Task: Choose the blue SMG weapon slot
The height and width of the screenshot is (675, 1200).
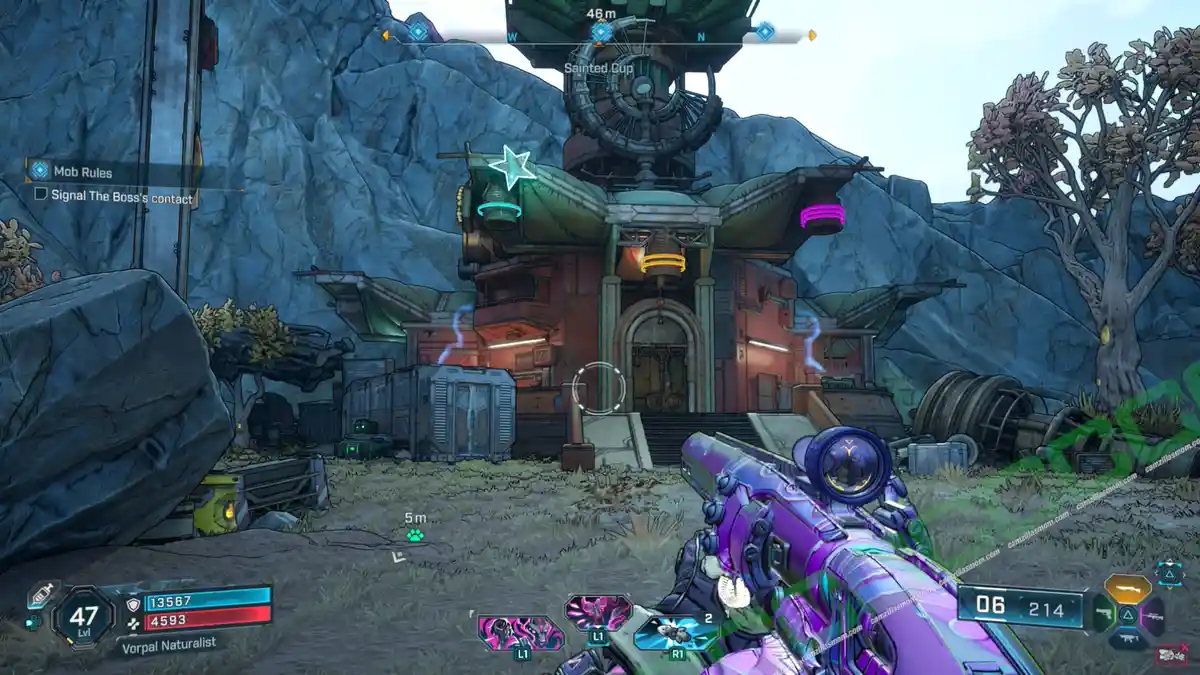Action: 1127,637
